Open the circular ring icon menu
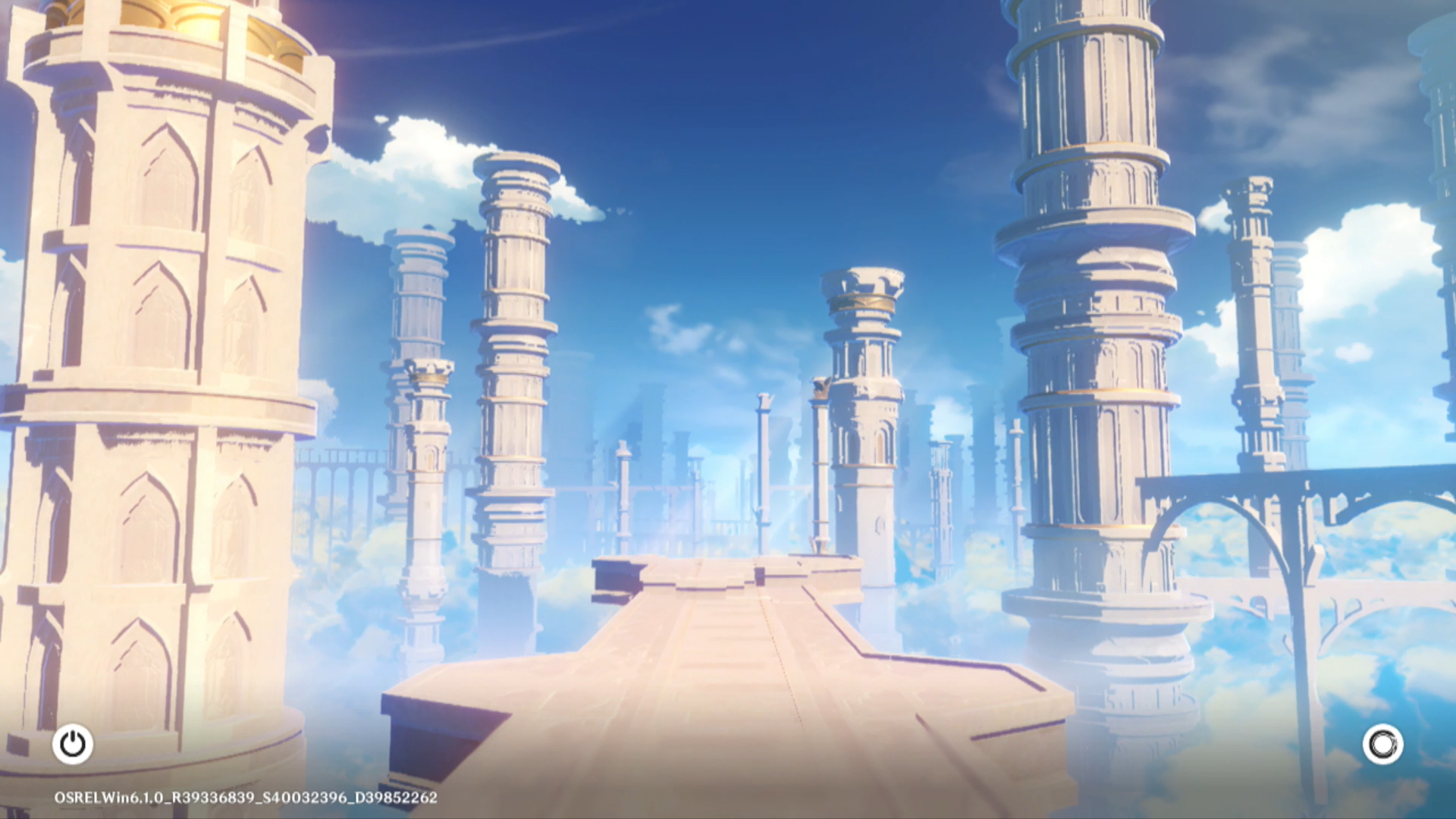This screenshot has height=819, width=1456. pyautogui.click(x=1382, y=744)
